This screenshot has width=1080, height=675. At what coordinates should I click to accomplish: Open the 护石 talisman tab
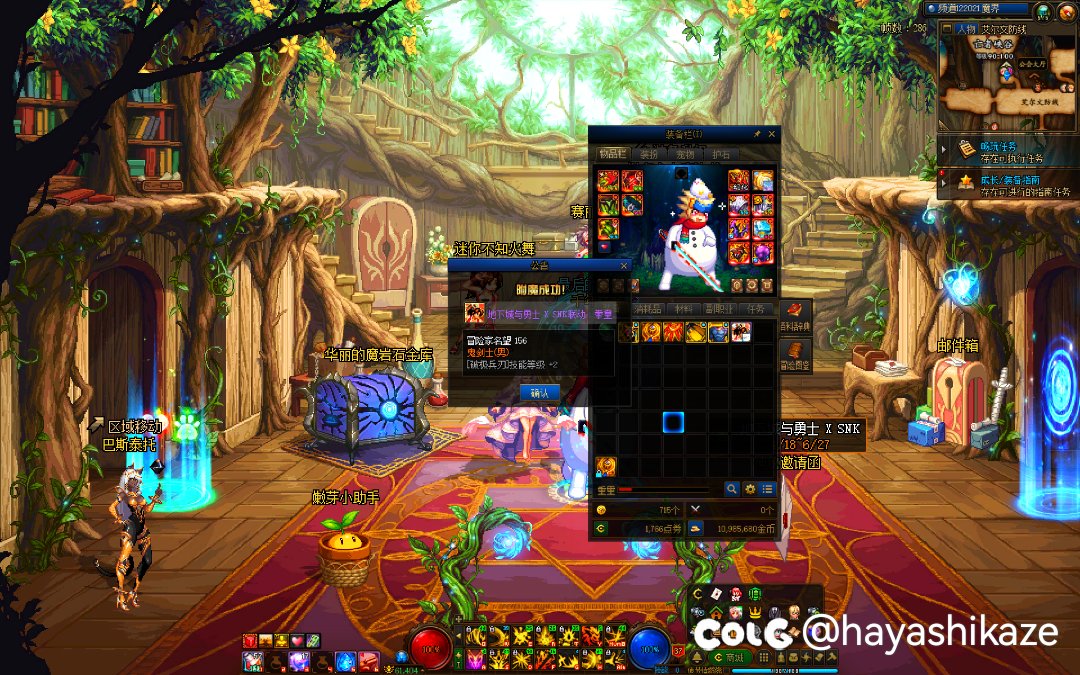[x=720, y=154]
